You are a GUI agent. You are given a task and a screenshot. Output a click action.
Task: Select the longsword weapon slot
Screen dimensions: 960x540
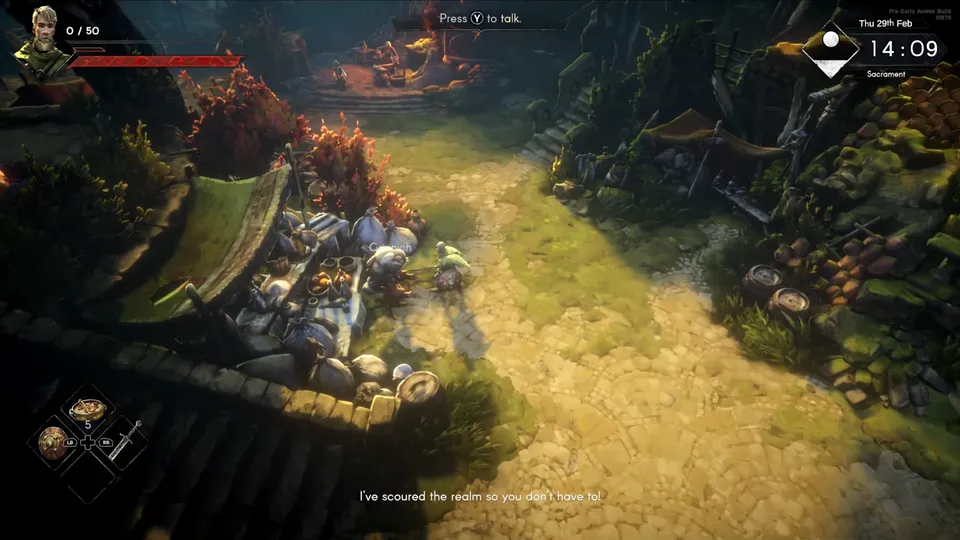pyautogui.click(x=125, y=441)
